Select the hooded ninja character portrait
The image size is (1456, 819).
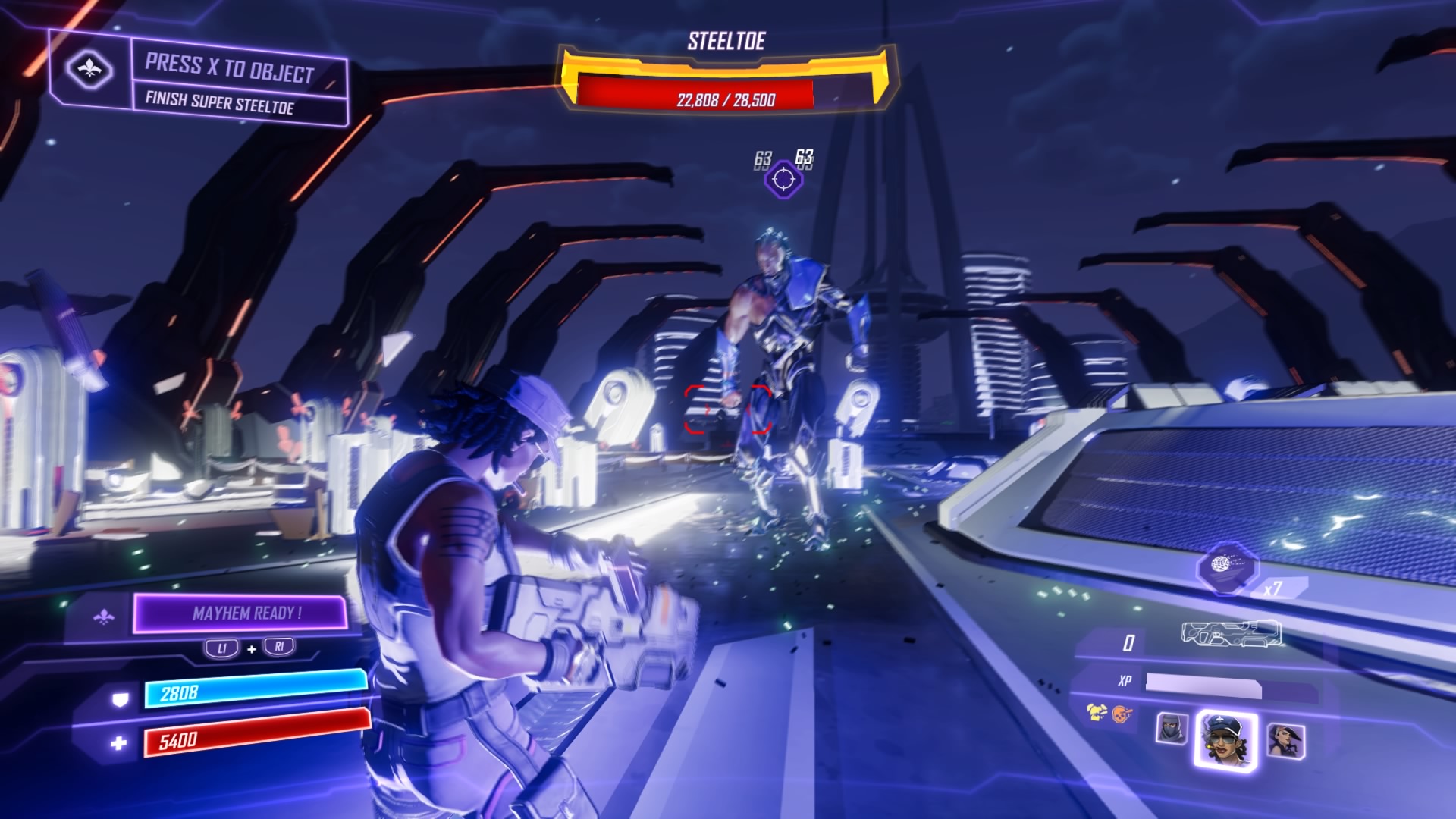point(1172,729)
